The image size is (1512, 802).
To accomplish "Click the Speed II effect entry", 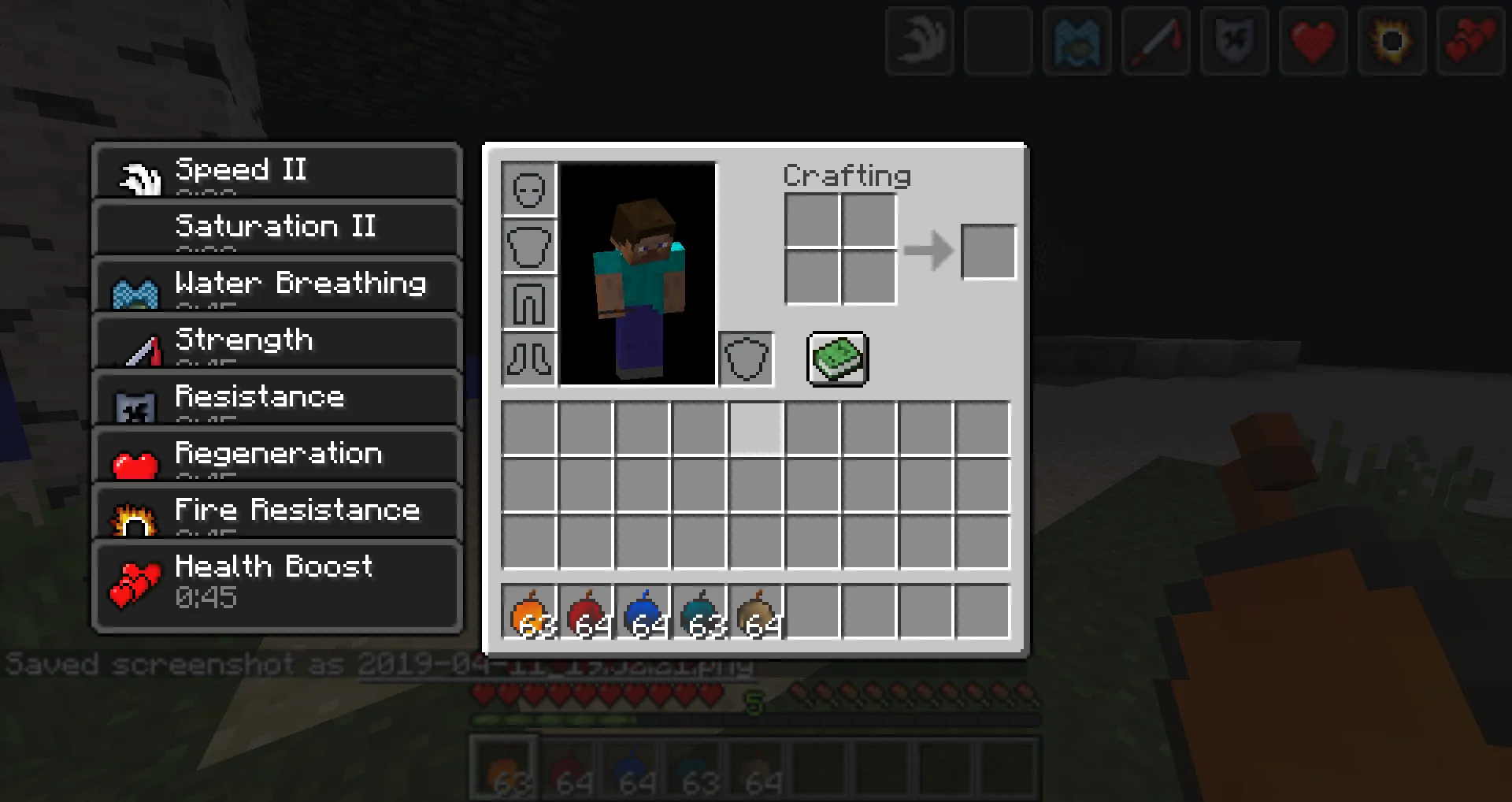I will [x=276, y=171].
